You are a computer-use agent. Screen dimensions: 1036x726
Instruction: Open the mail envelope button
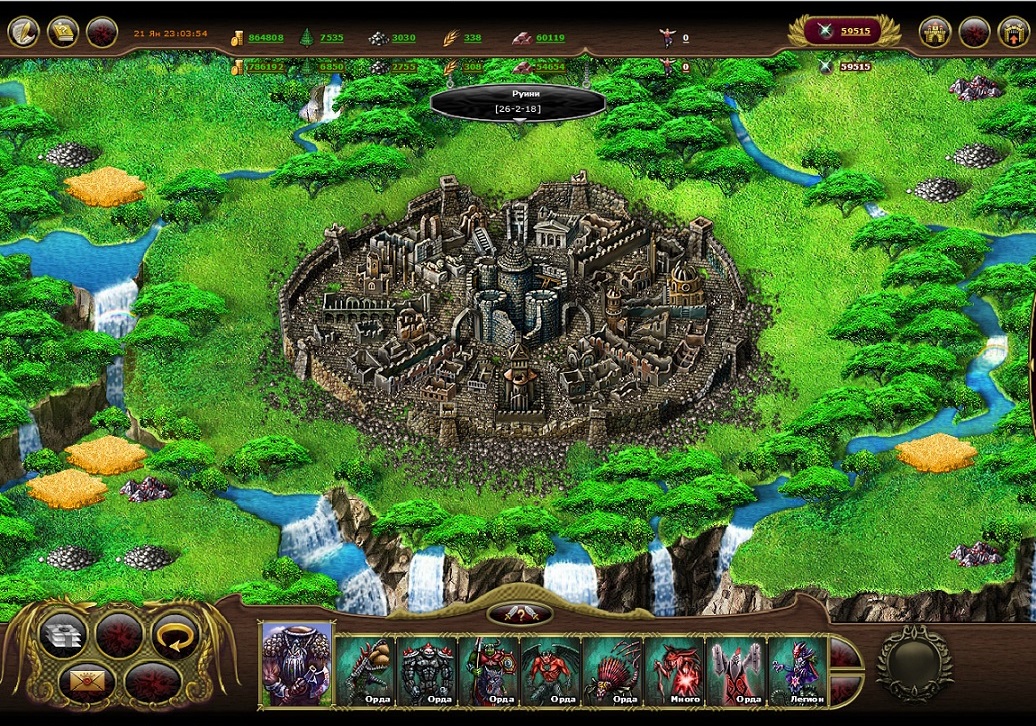82,682
